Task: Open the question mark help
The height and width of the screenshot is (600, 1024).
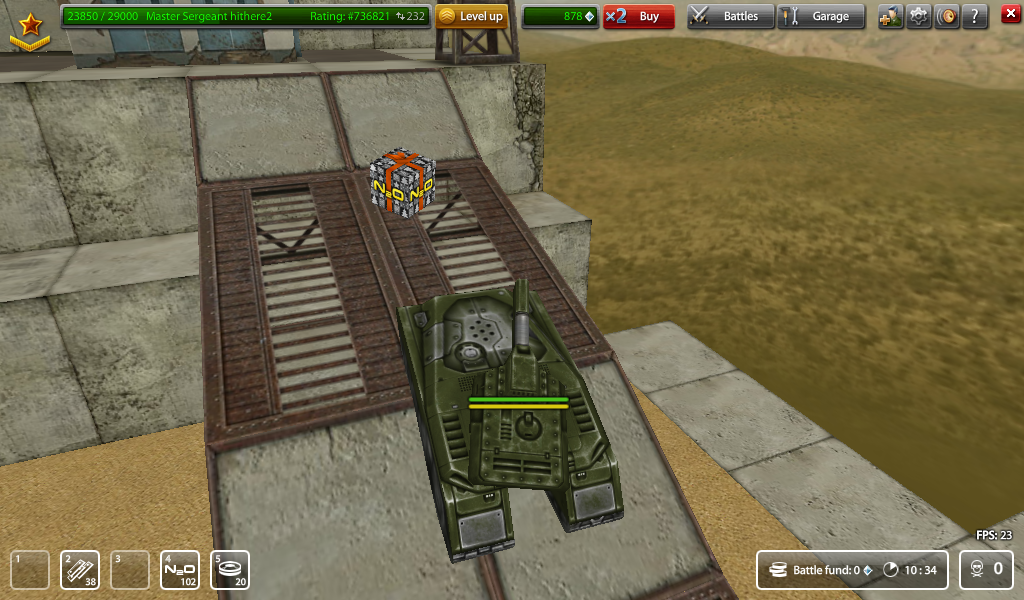Action: coord(975,16)
